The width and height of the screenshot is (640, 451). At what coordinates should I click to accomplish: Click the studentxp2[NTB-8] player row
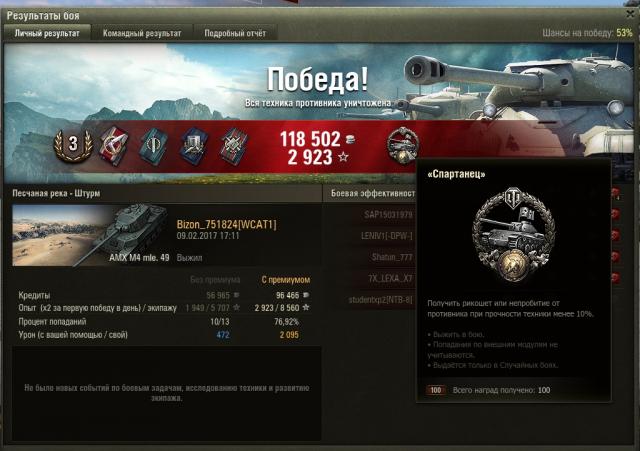(x=370, y=299)
